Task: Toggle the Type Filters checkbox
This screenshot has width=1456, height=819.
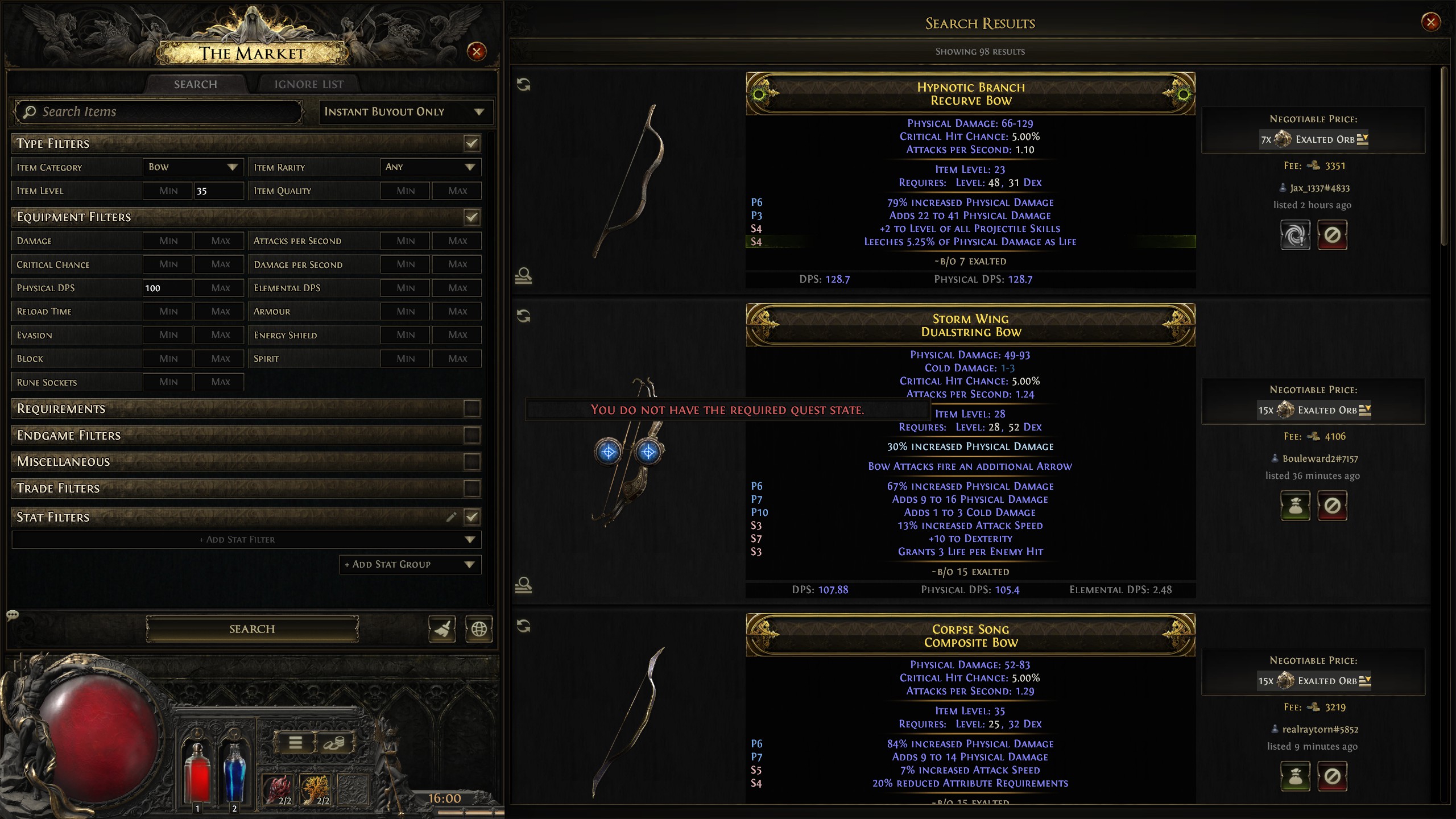Action: click(x=471, y=143)
